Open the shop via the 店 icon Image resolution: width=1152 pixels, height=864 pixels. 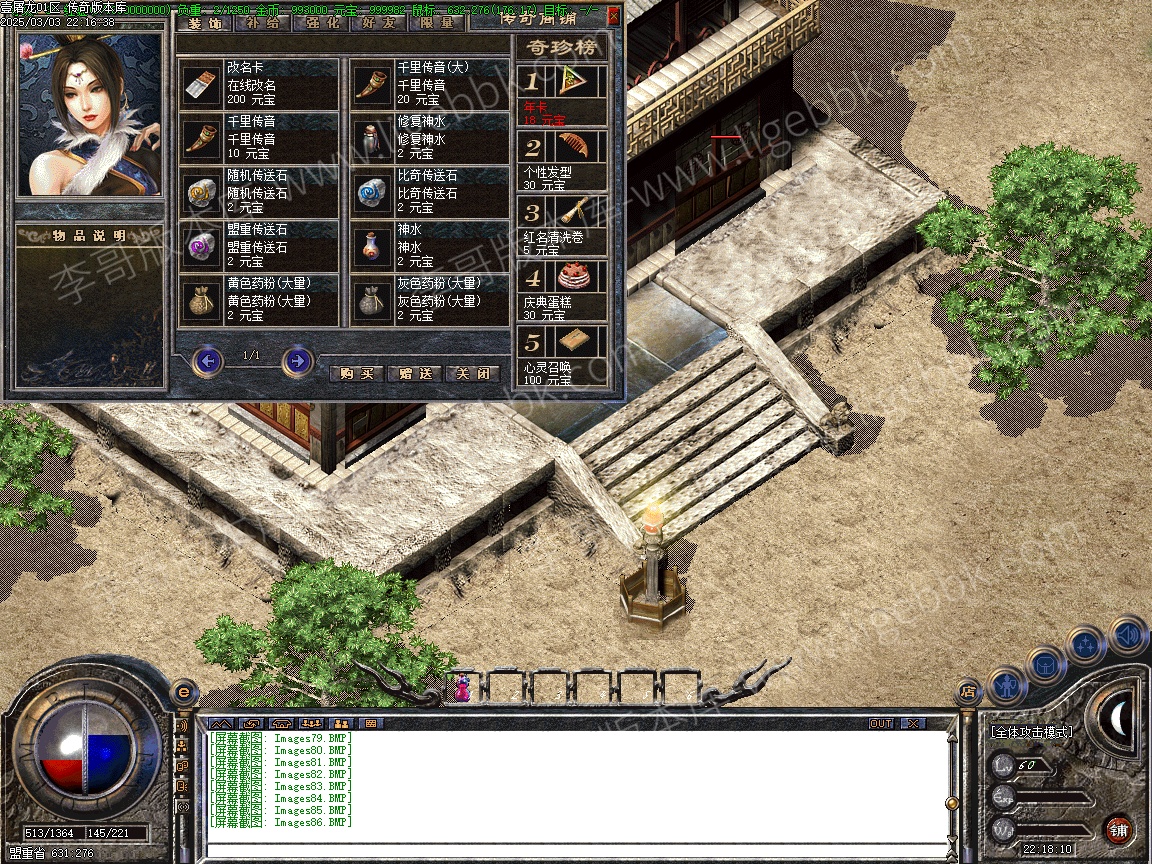pyautogui.click(x=967, y=690)
